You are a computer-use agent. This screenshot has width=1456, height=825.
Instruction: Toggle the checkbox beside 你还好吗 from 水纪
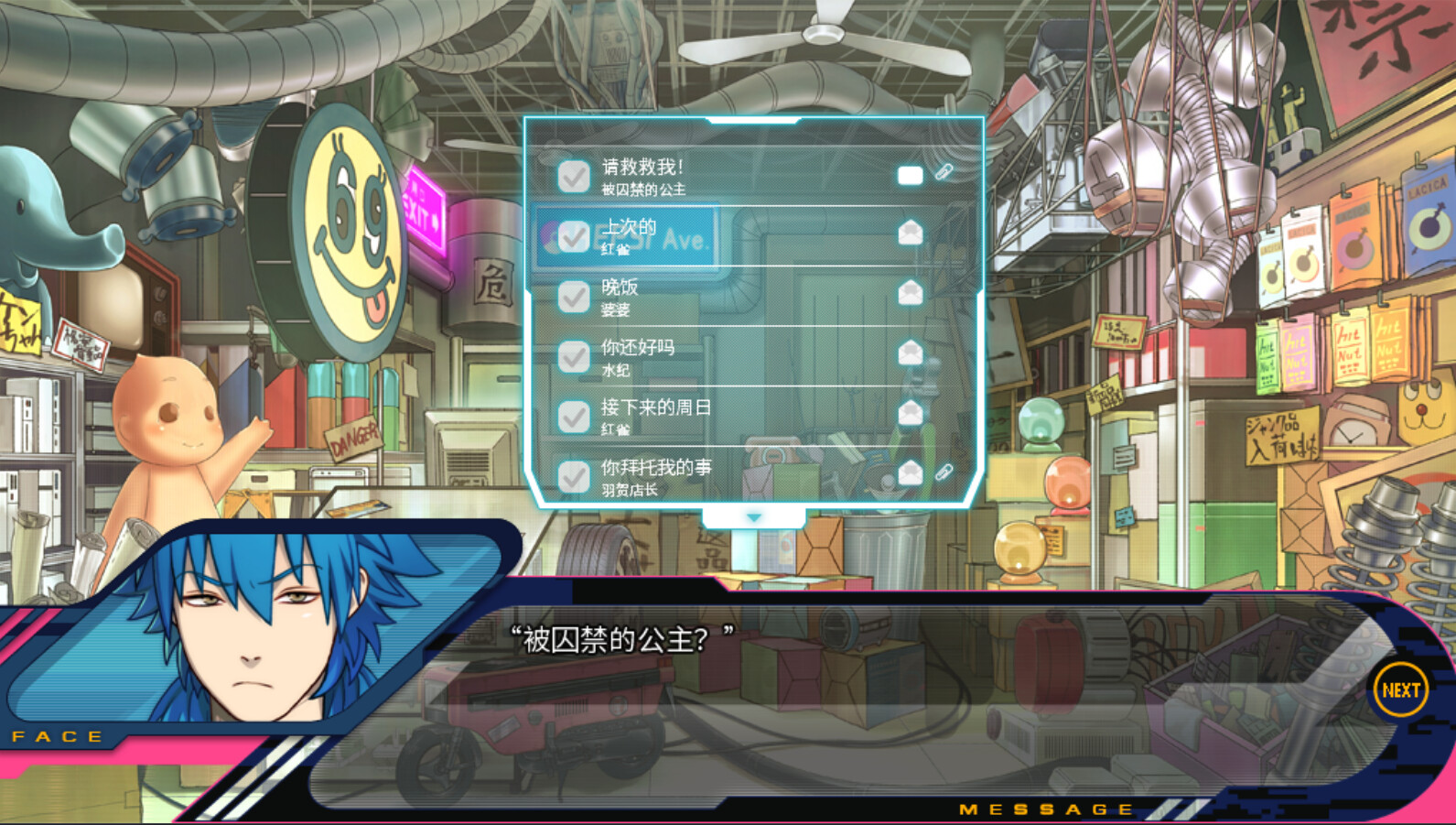click(573, 354)
